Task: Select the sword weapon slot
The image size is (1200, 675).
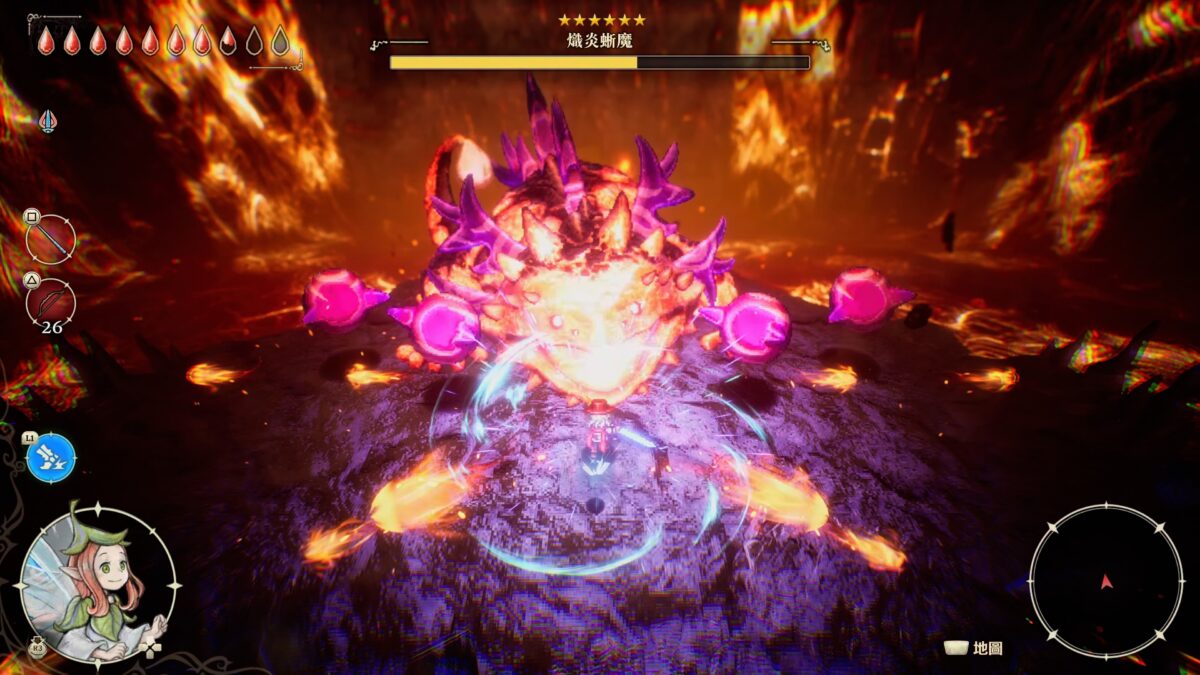Action: (x=51, y=240)
